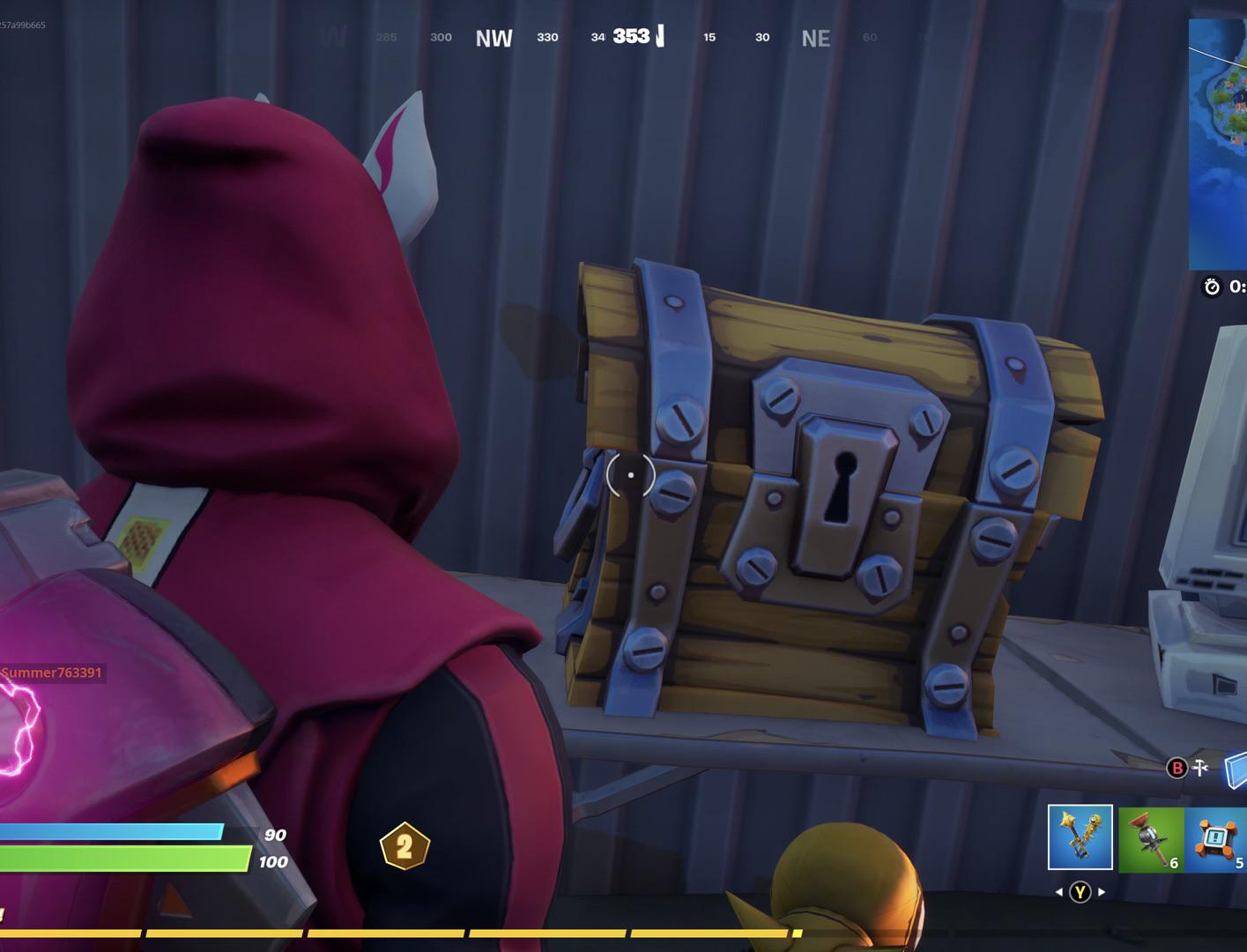Click the red B button prompt
This screenshot has width=1247, height=952.
(1176, 769)
